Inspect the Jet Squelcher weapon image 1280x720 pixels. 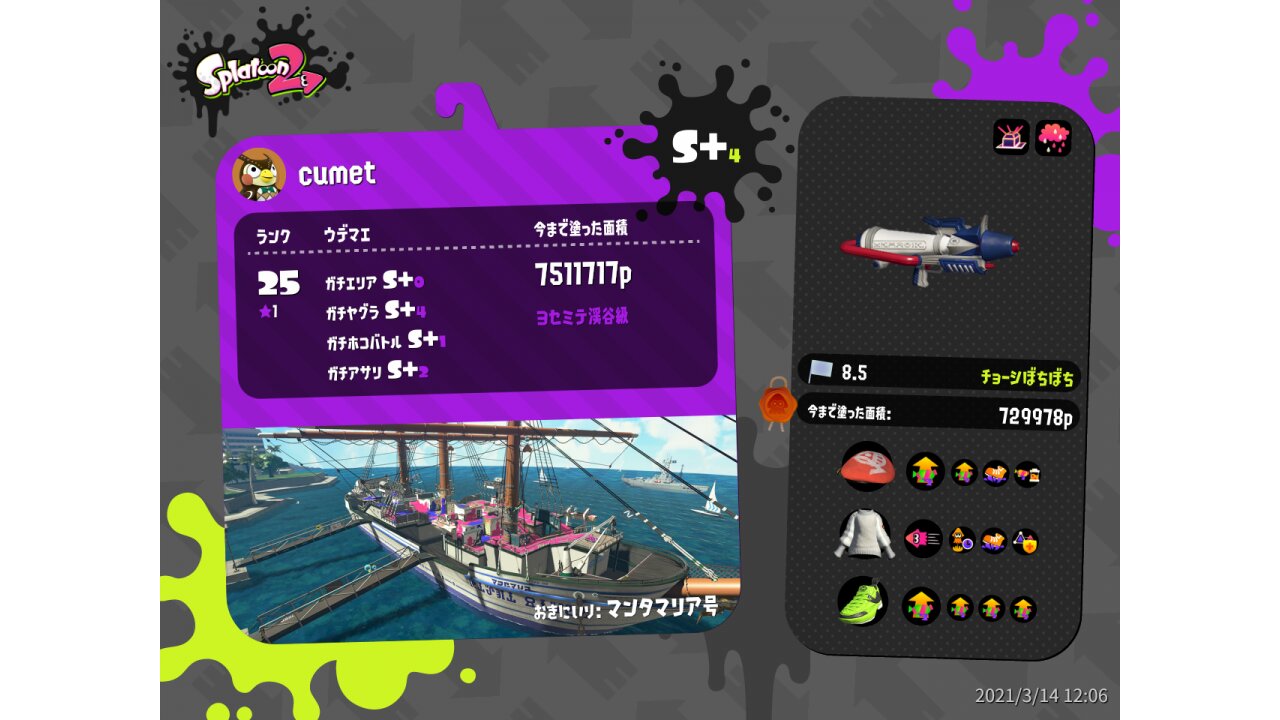pyautogui.click(x=929, y=249)
